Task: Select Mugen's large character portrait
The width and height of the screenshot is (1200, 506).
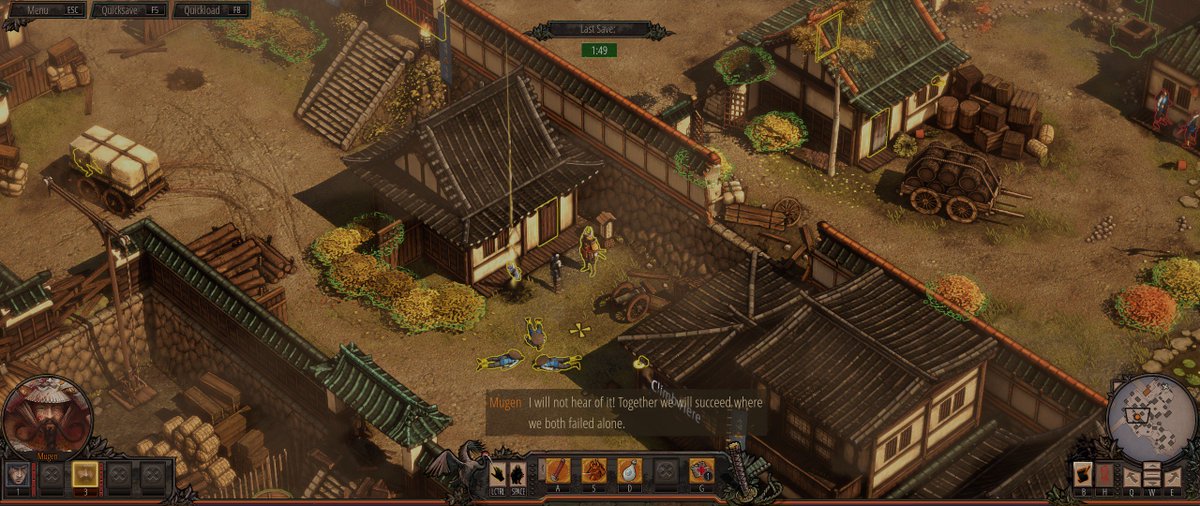Action: pyautogui.click(x=47, y=417)
